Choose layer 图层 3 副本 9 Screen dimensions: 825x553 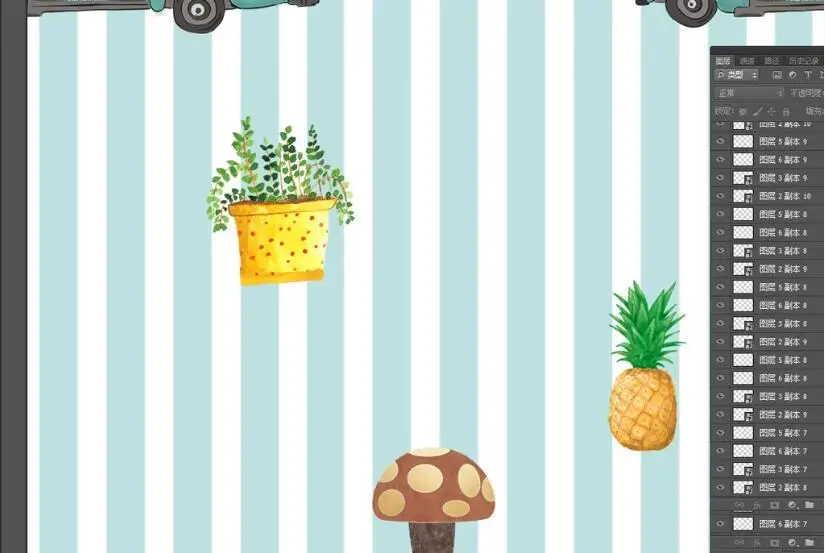783,178
